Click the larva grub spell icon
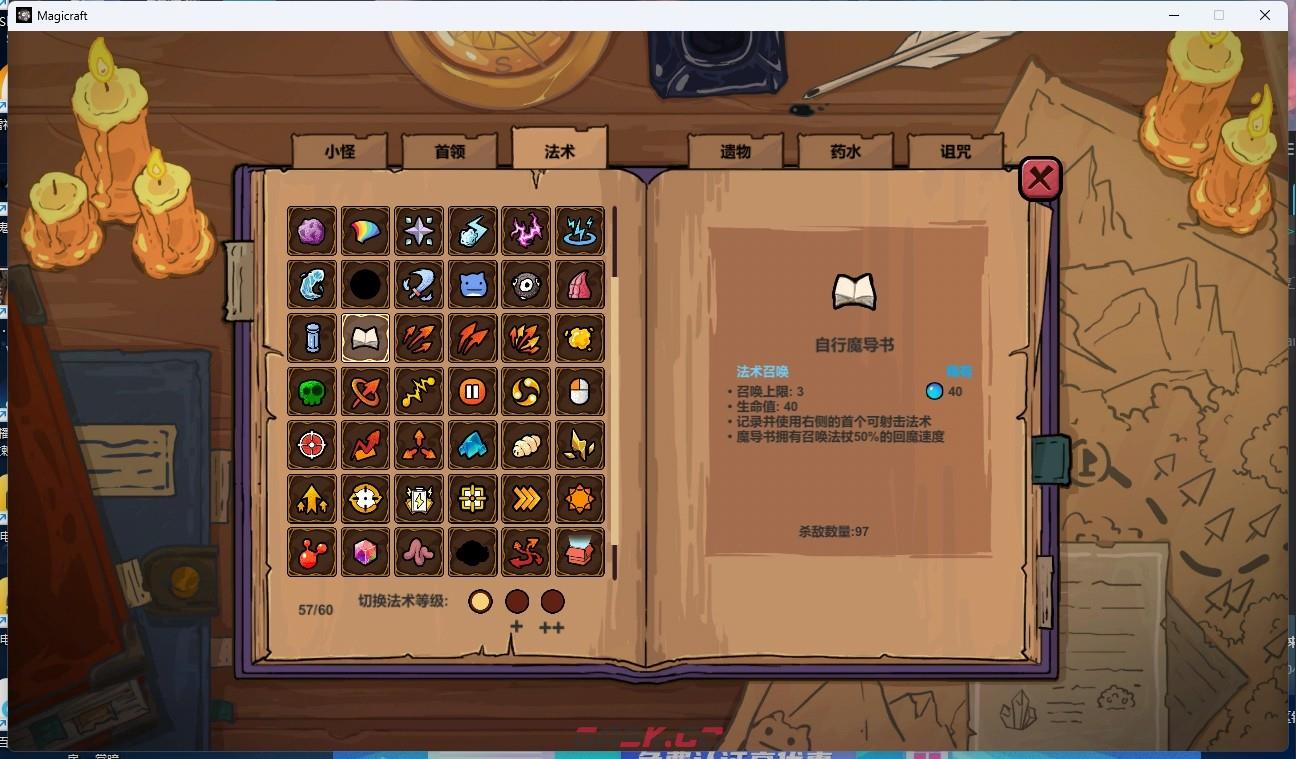Screen dimensions: 1296x759 click(x=525, y=445)
